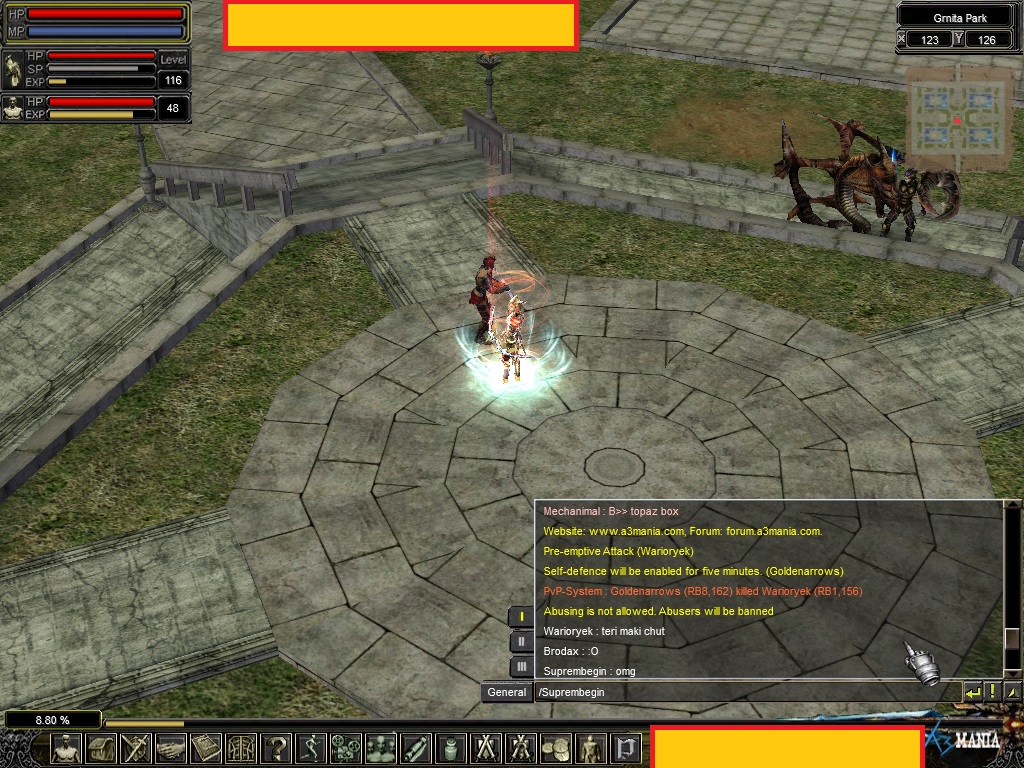The width and height of the screenshot is (1024, 768).
Task: Open the character status icon in toolbar
Action: tap(66, 748)
